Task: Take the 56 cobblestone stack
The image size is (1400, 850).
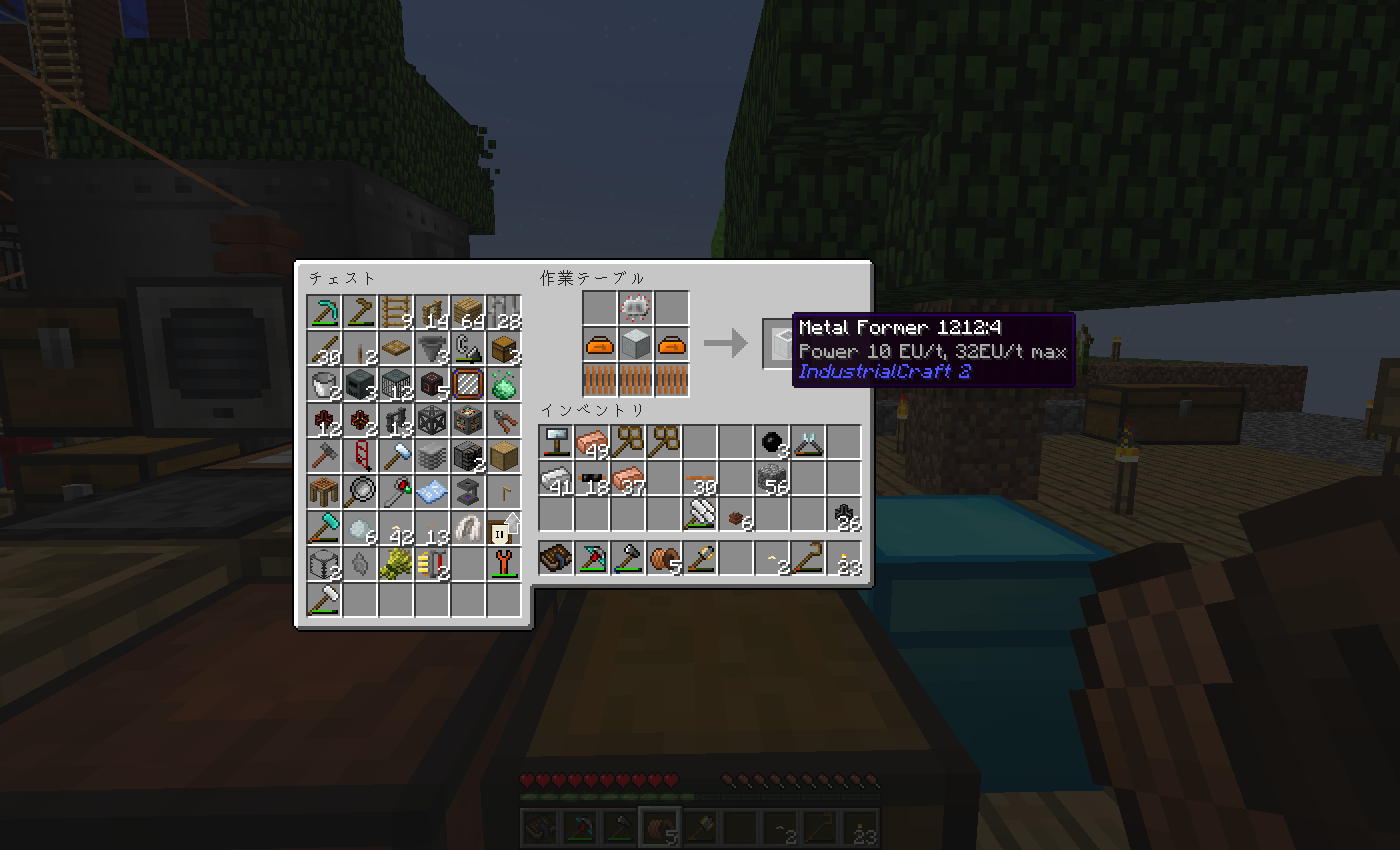Action: pyautogui.click(x=772, y=478)
